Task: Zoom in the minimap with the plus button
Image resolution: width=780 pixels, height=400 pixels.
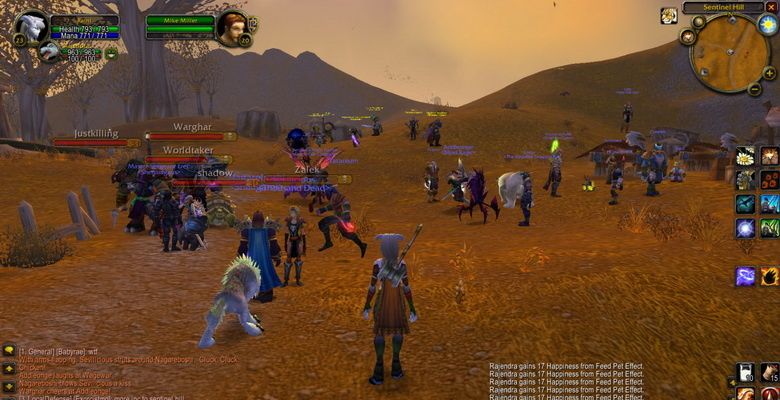Action: 771,72
